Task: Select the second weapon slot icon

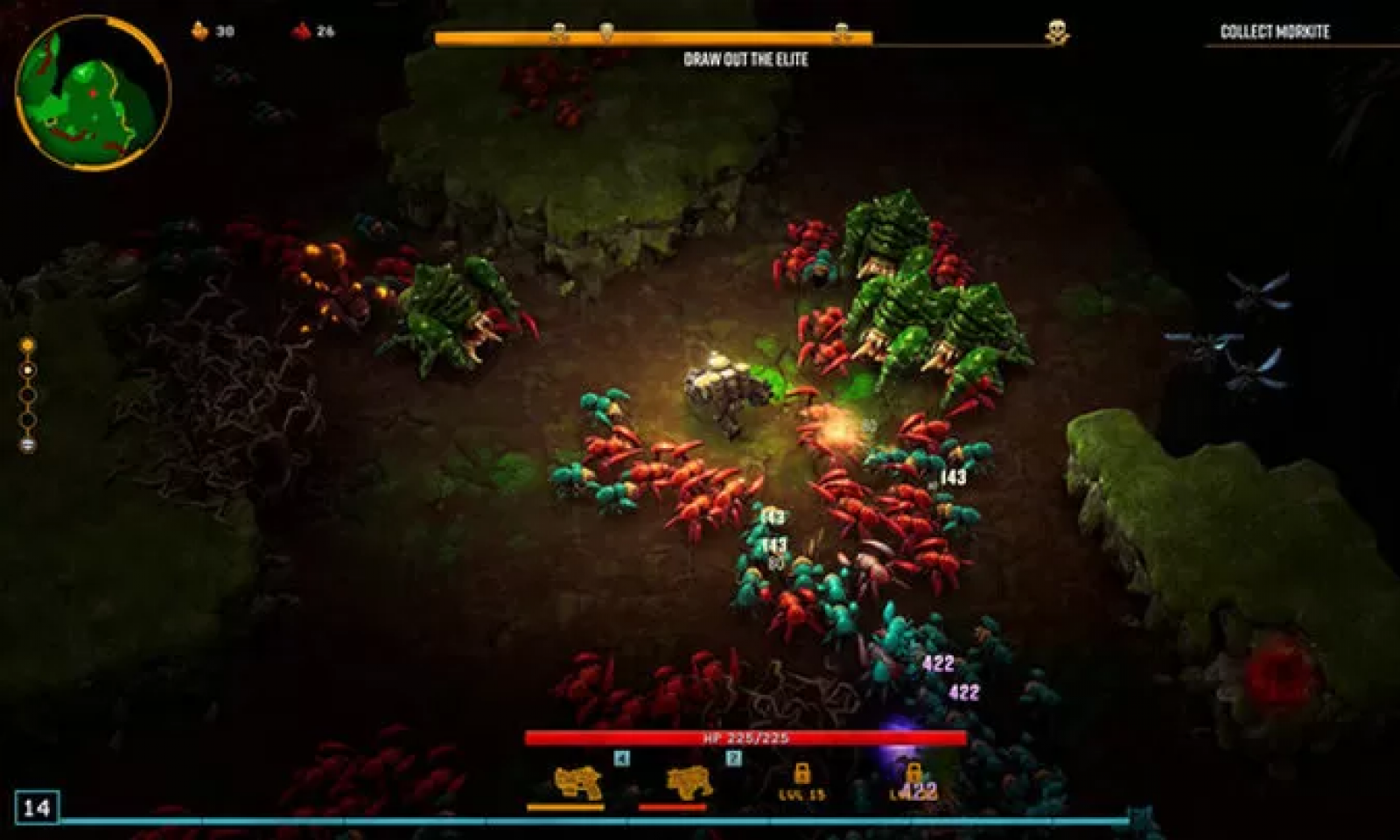Action: 689,781
